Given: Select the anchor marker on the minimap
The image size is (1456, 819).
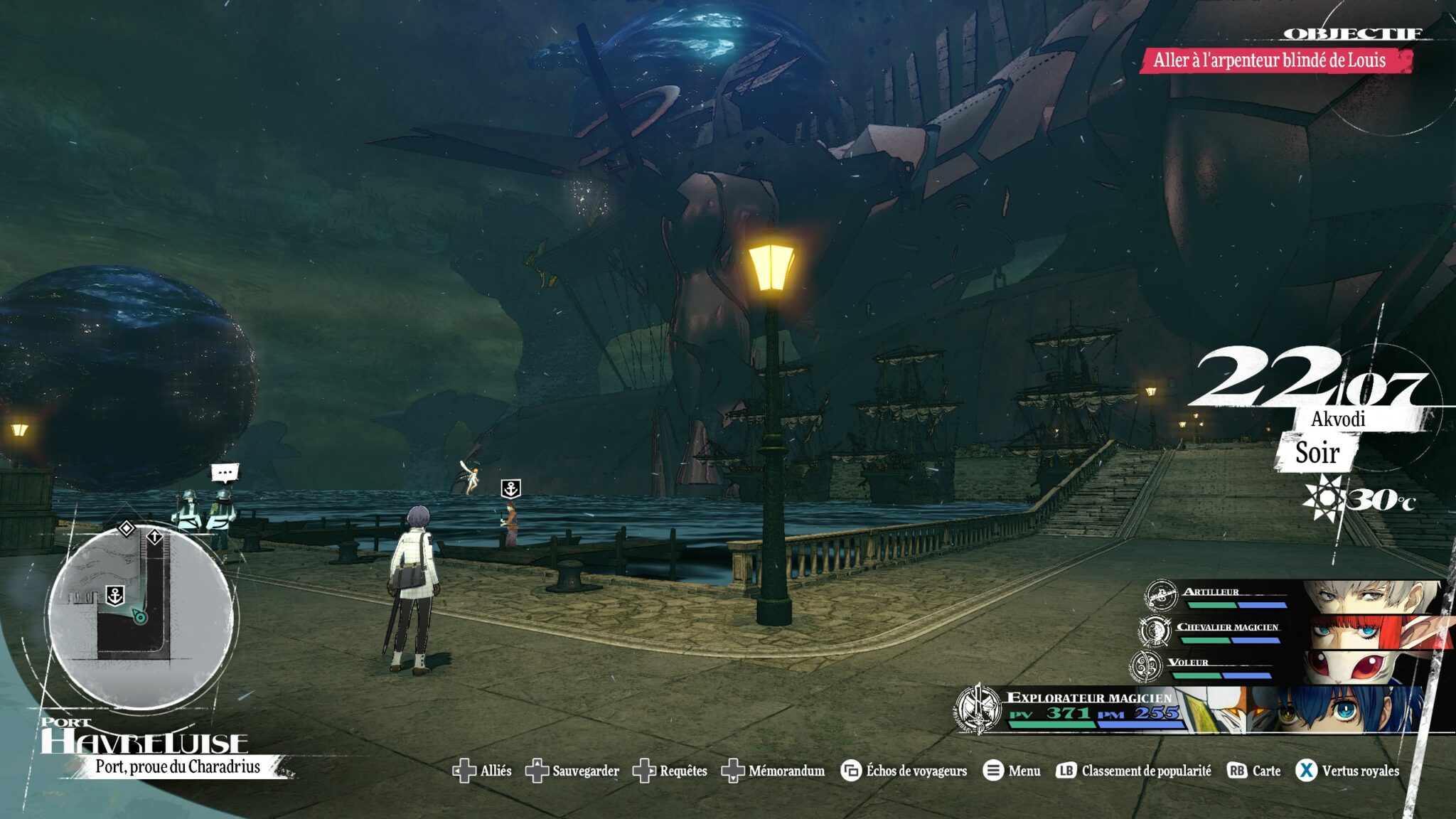Looking at the screenshot, I should coord(115,595).
